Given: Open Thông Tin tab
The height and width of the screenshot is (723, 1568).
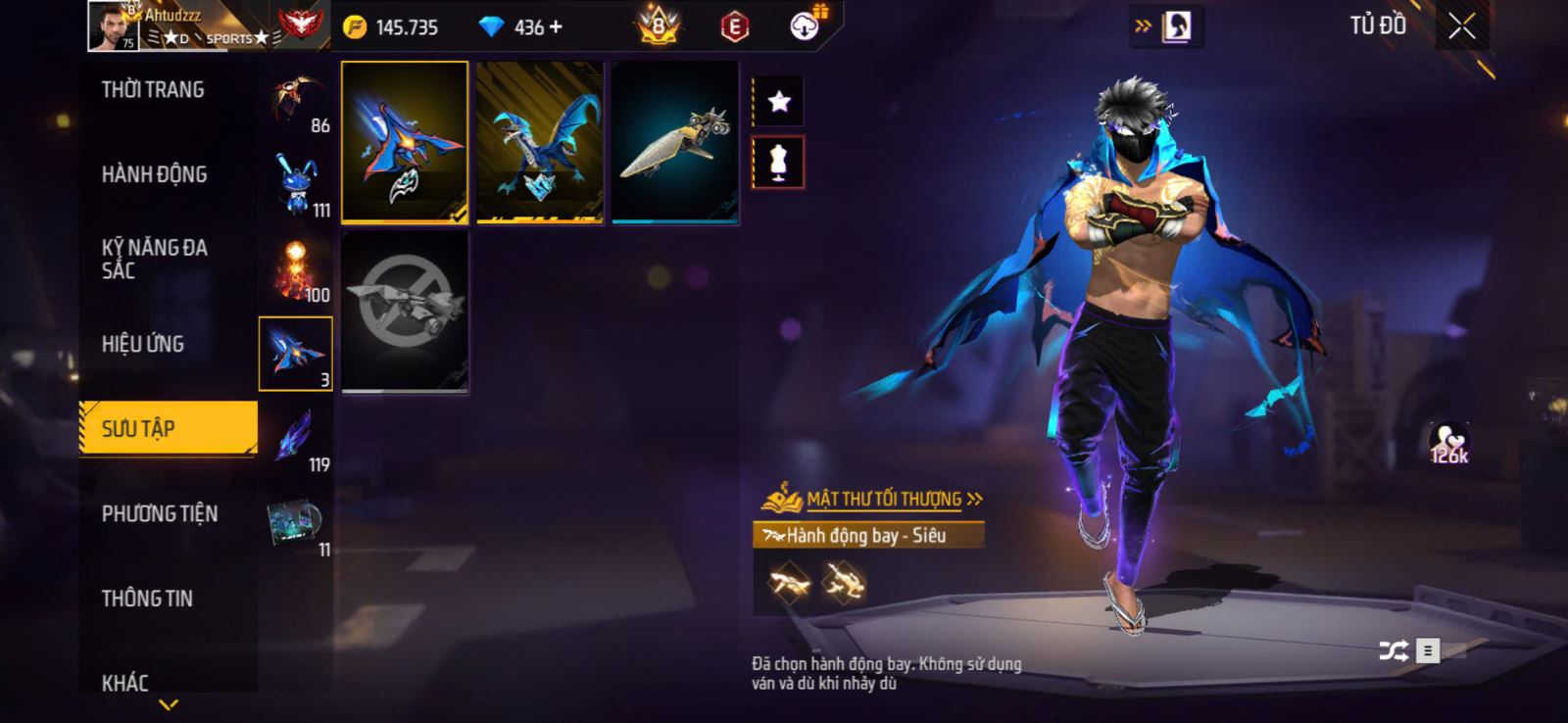Looking at the screenshot, I should point(147,599).
